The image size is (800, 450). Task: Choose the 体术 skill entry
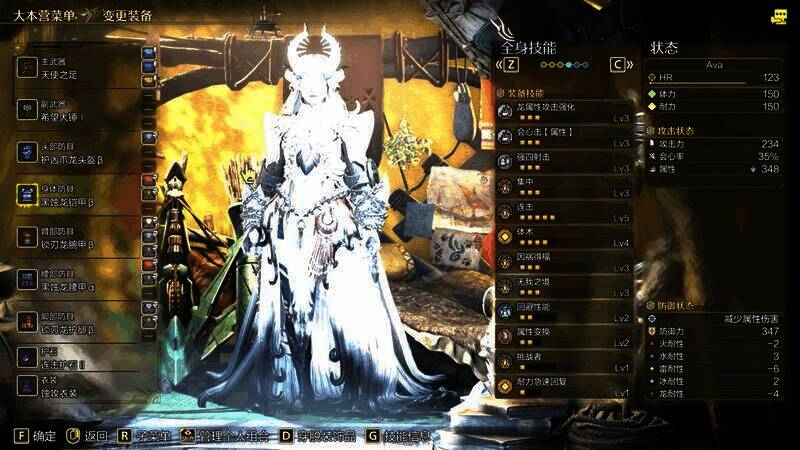(x=565, y=237)
